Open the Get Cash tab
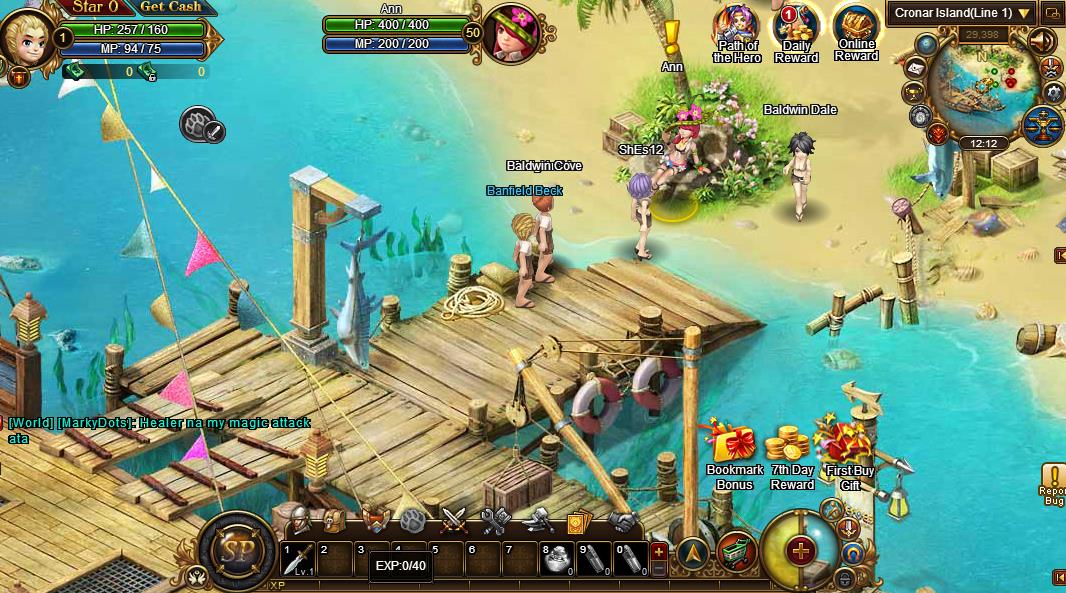The width and height of the screenshot is (1066, 593). (170, 7)
